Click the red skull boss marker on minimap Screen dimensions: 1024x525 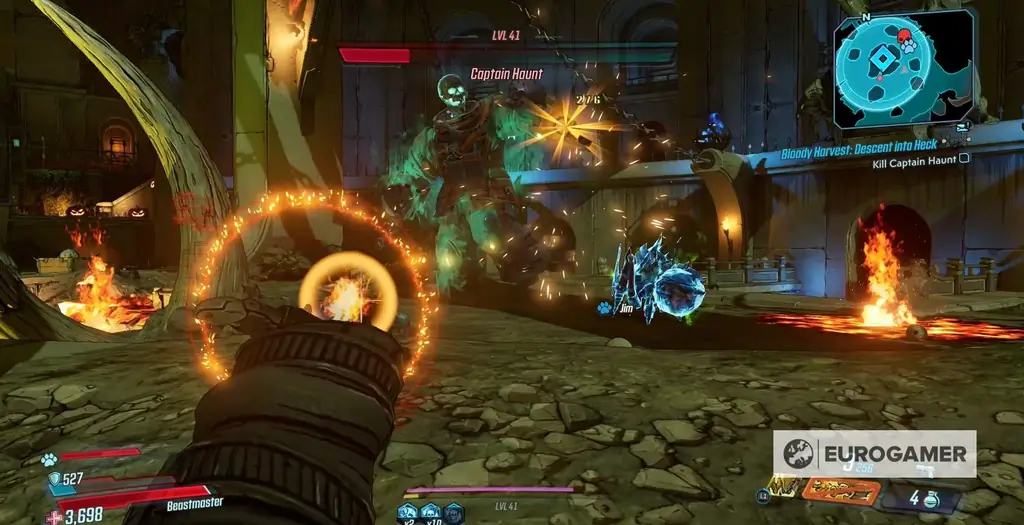coord(904,36)
